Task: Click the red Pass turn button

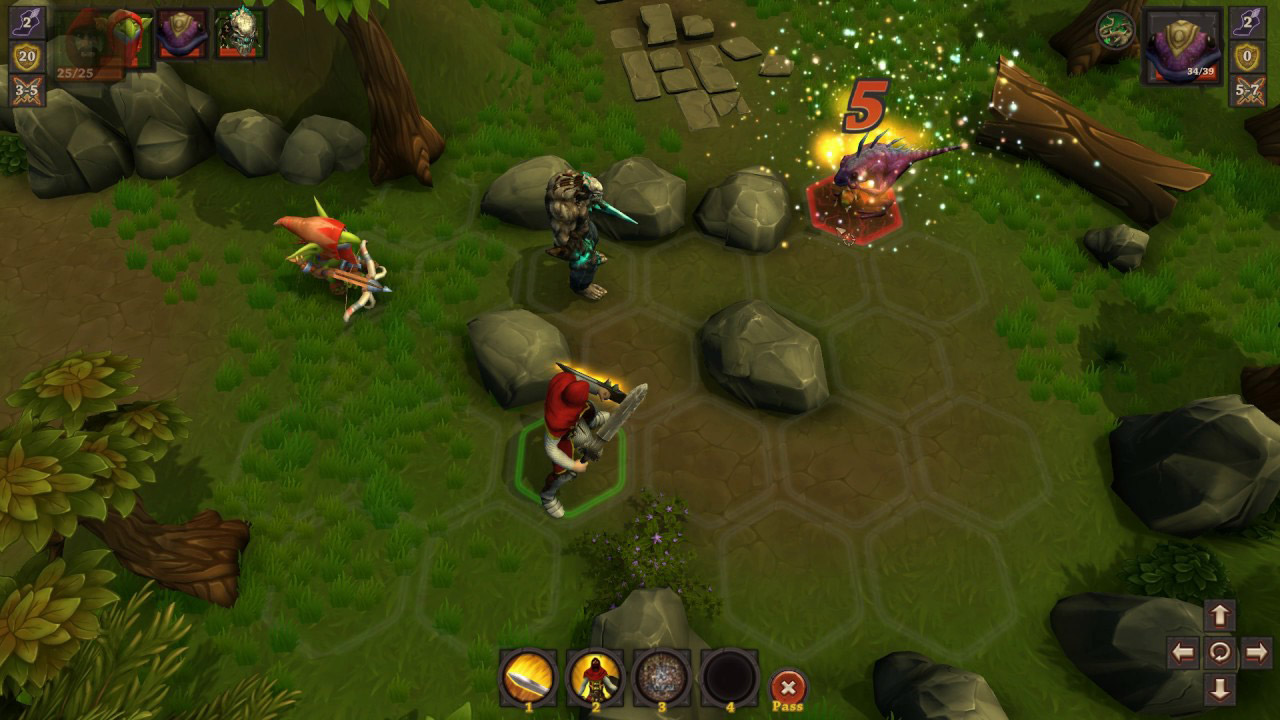Action: pos(788,687)
